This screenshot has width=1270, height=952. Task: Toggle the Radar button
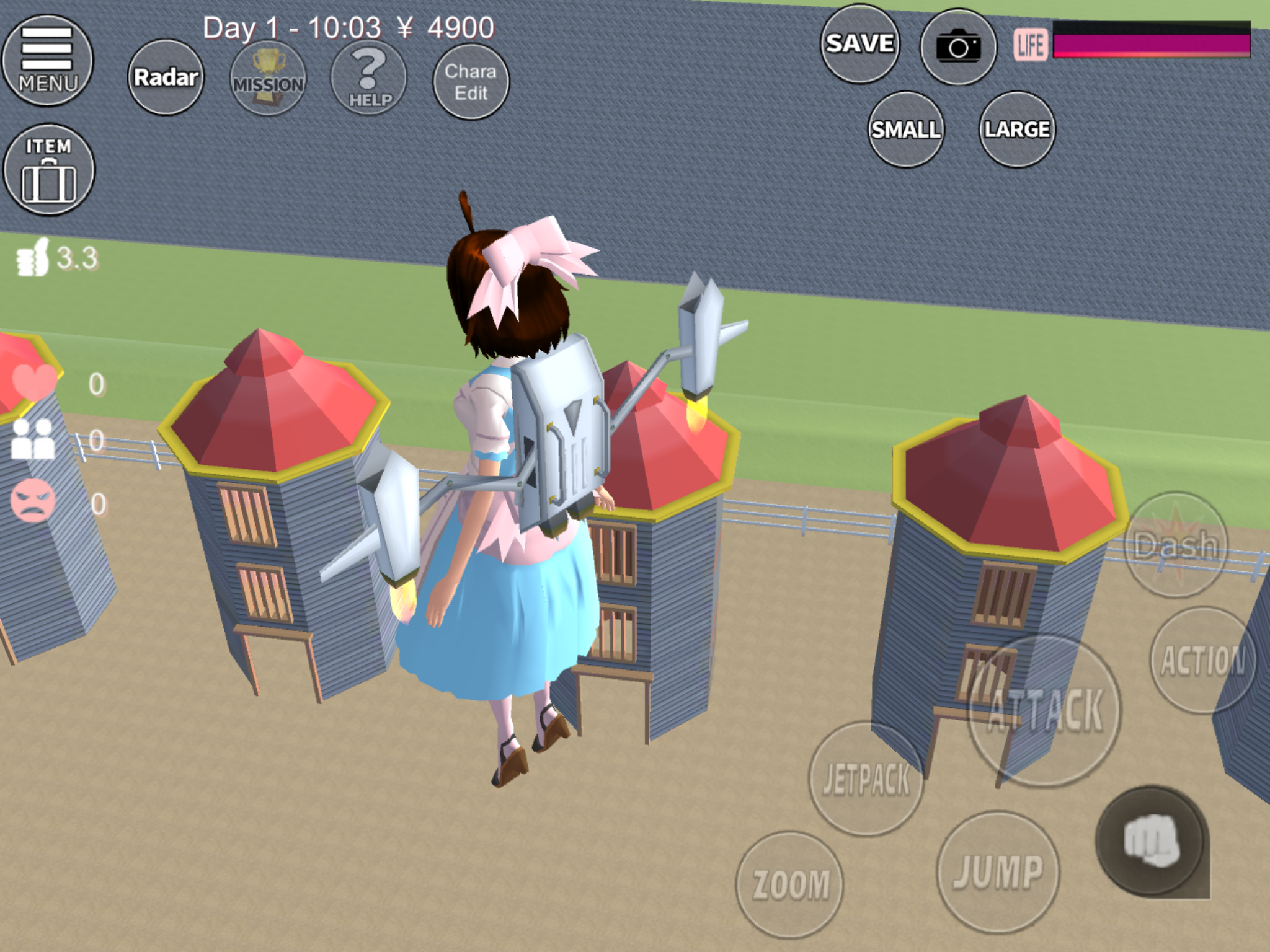(x=166, y=77)
